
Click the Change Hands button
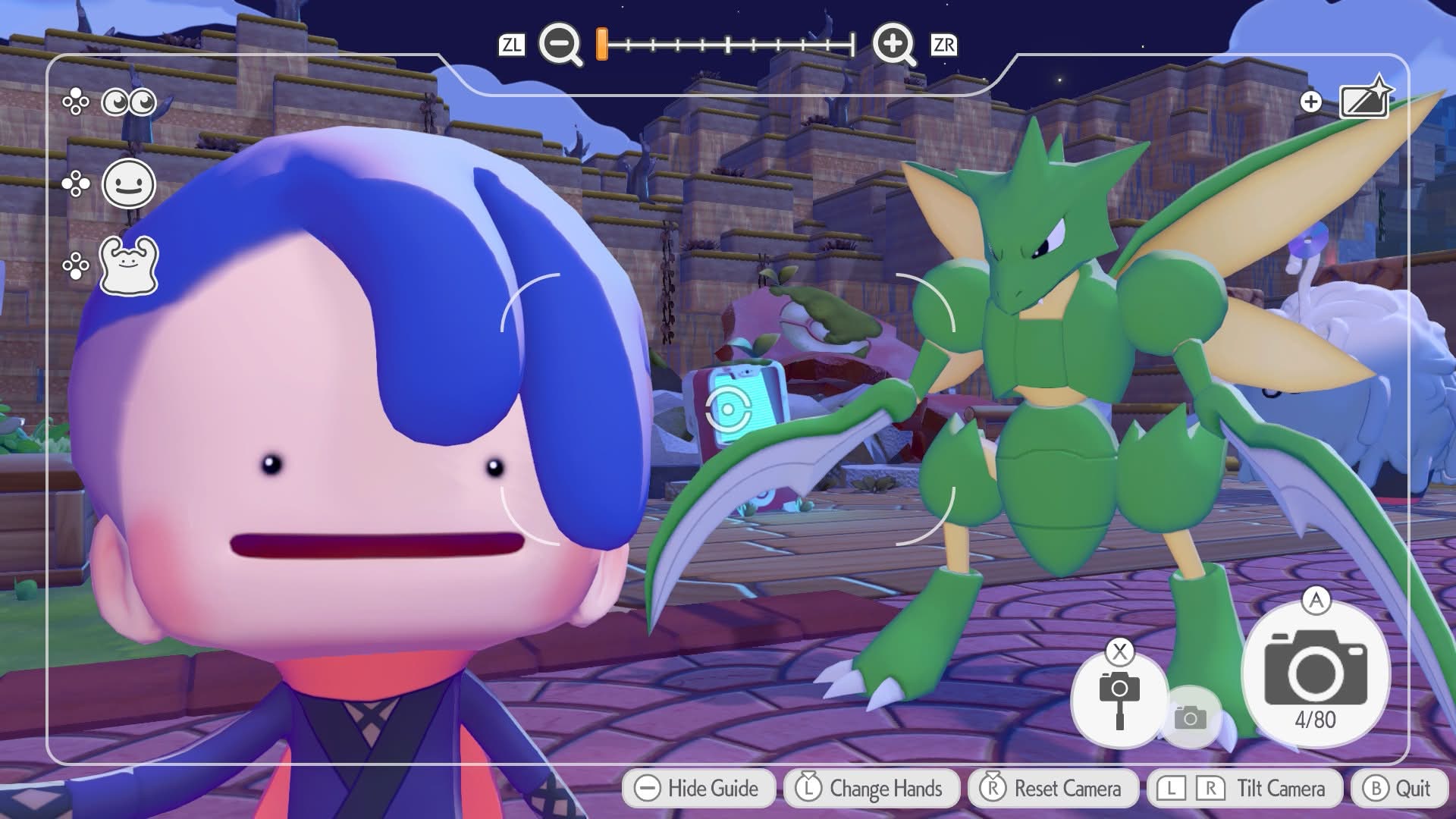[870, 789]
